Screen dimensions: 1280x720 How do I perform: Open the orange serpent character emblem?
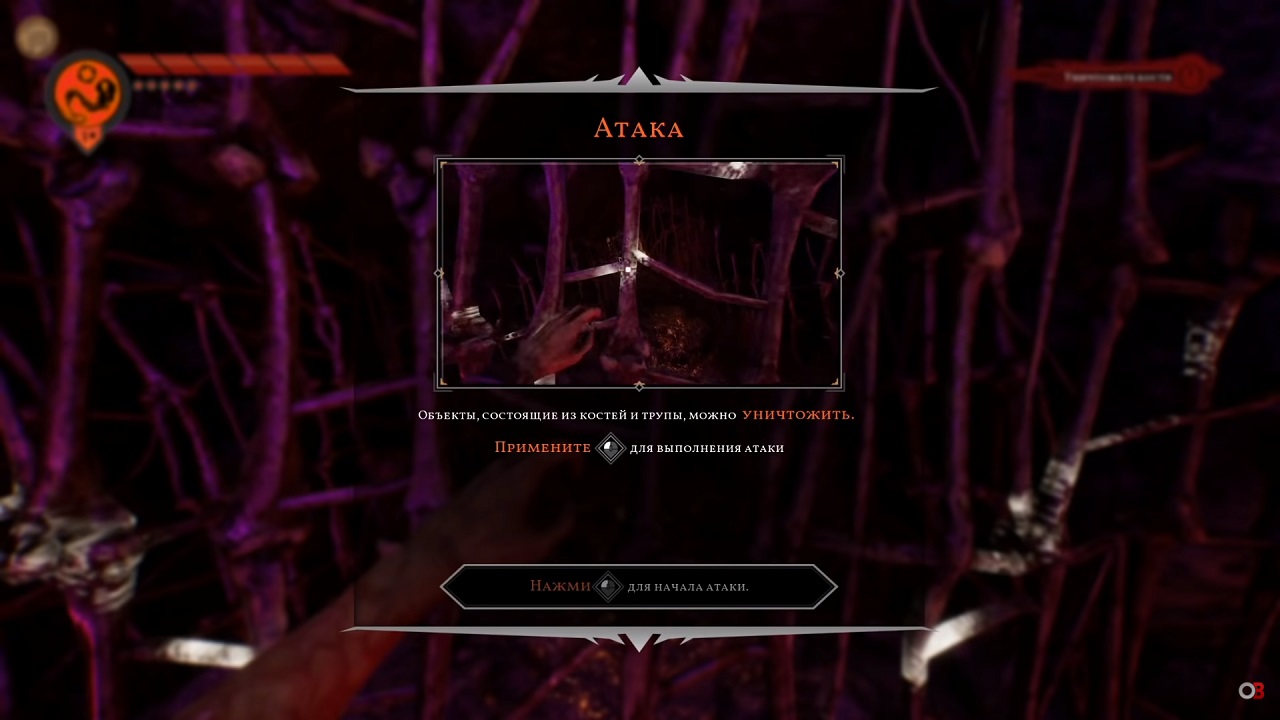point(88,94)
